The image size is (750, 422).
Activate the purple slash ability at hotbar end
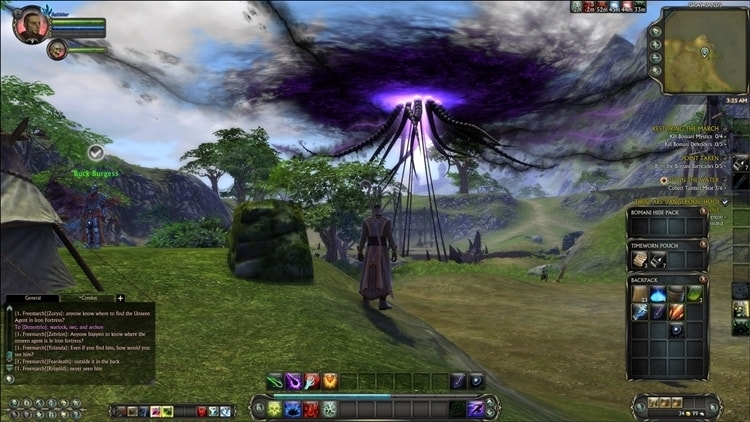tap(475, 408)
